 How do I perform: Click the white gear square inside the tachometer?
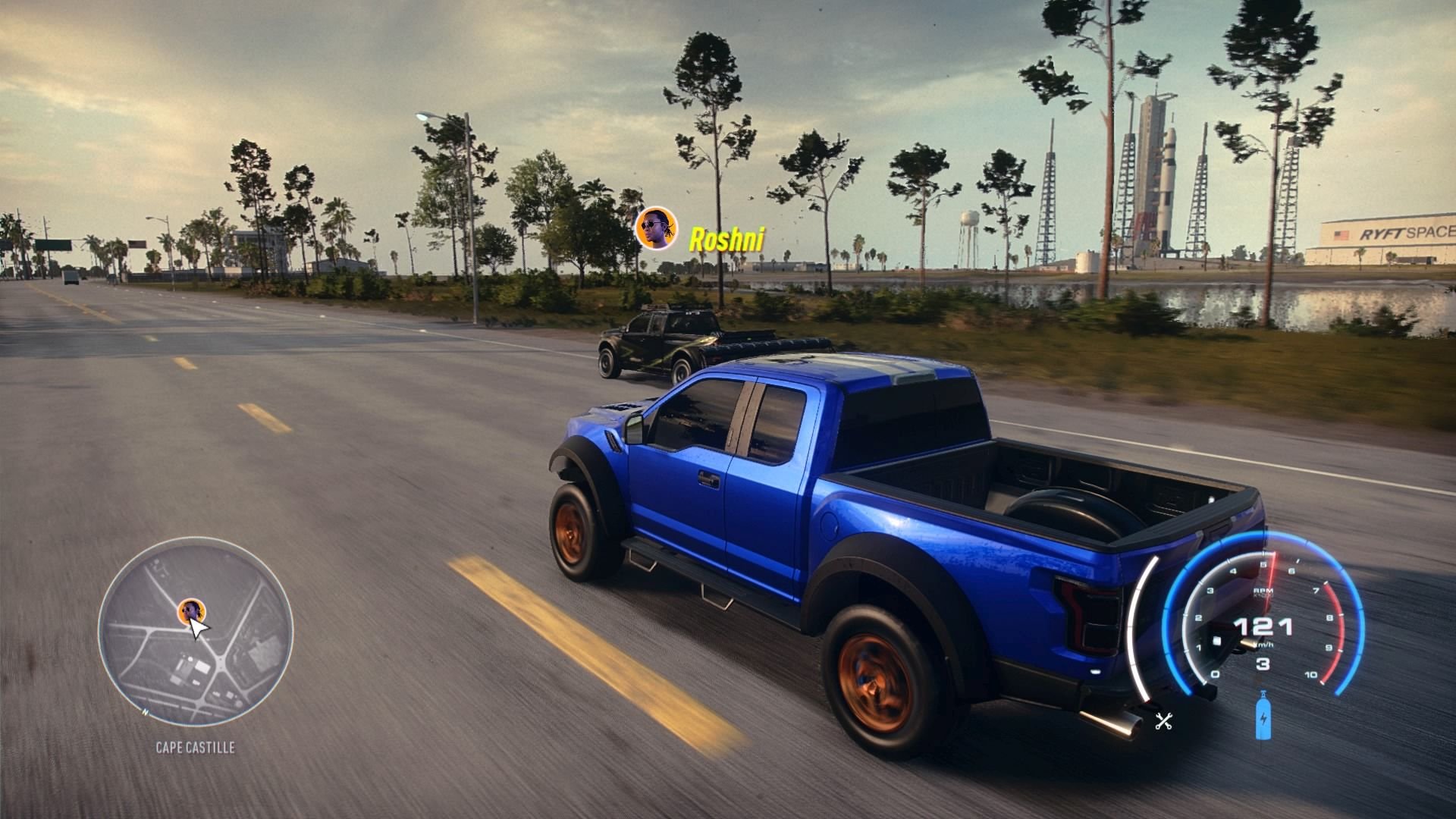(1216, 640)
